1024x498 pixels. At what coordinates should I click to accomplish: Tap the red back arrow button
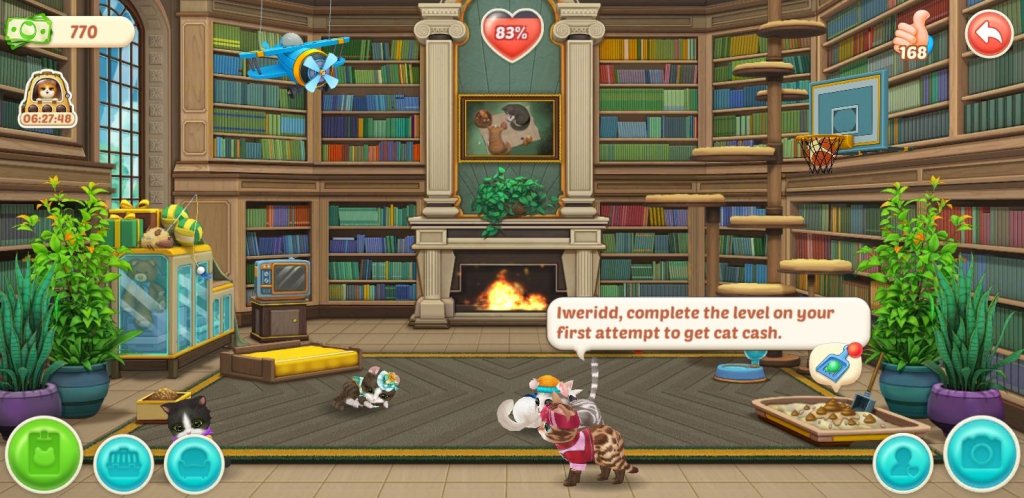tap(989, 34)
